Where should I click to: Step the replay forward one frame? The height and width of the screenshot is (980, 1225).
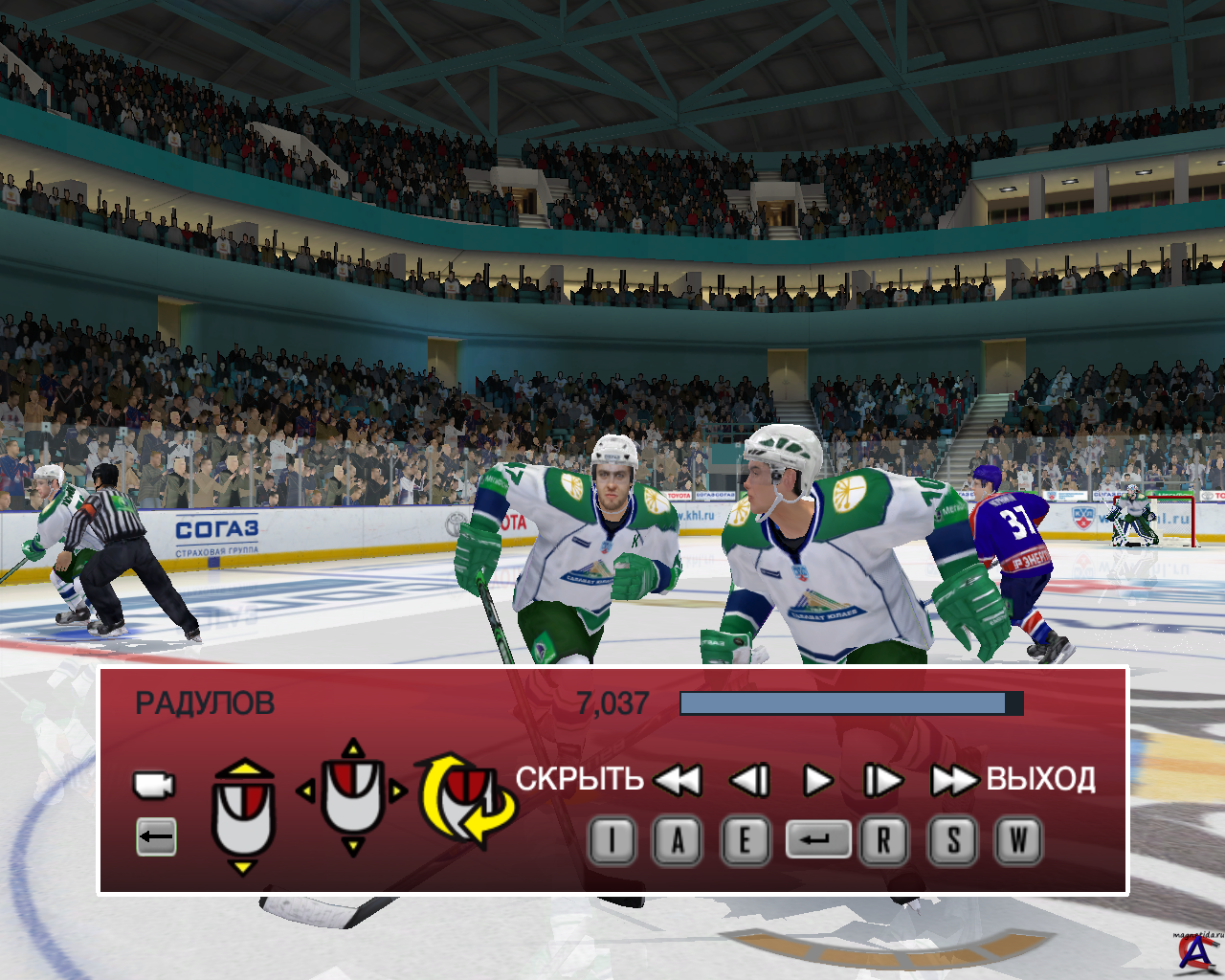pyautogui.click(x=882, y=781)
